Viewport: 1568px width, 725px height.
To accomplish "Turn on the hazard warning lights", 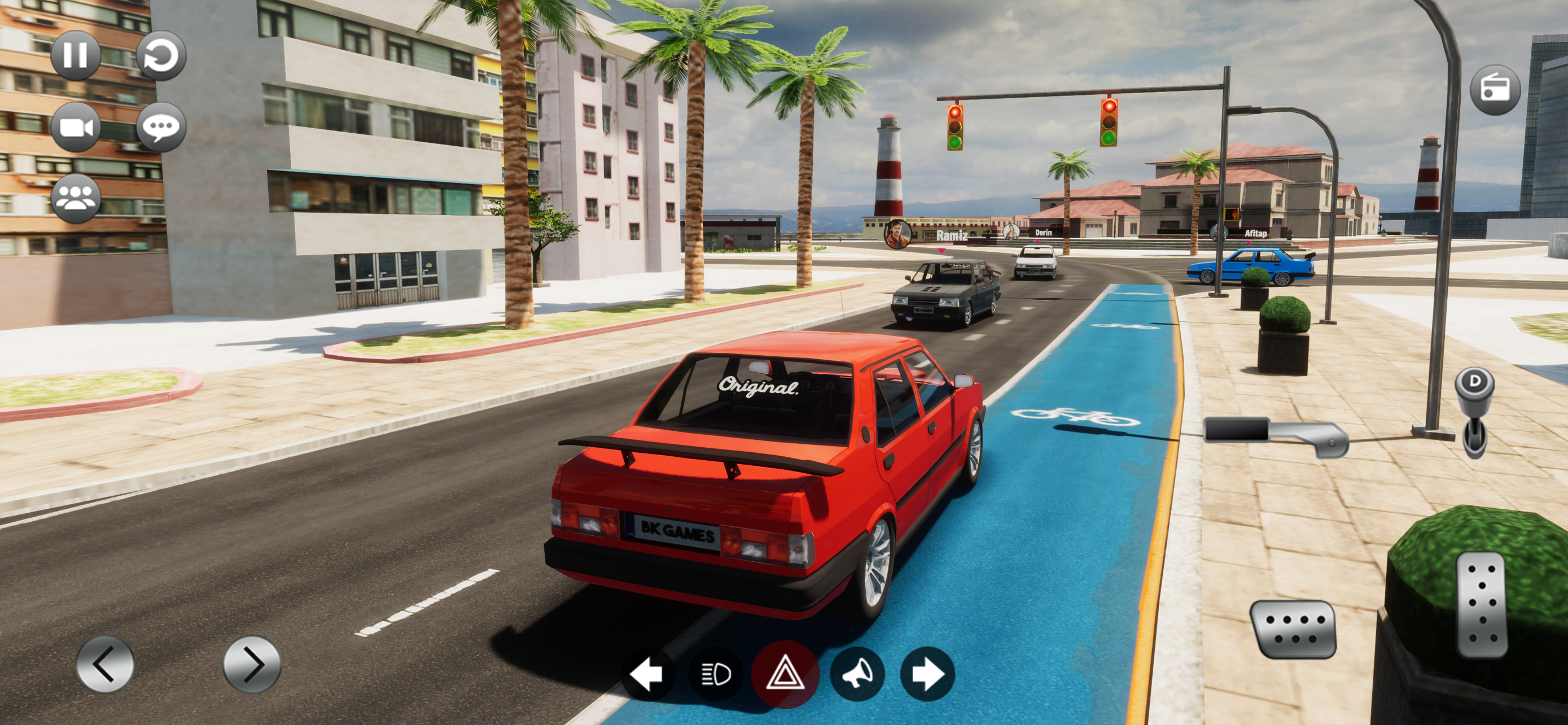I will (785, 674).
